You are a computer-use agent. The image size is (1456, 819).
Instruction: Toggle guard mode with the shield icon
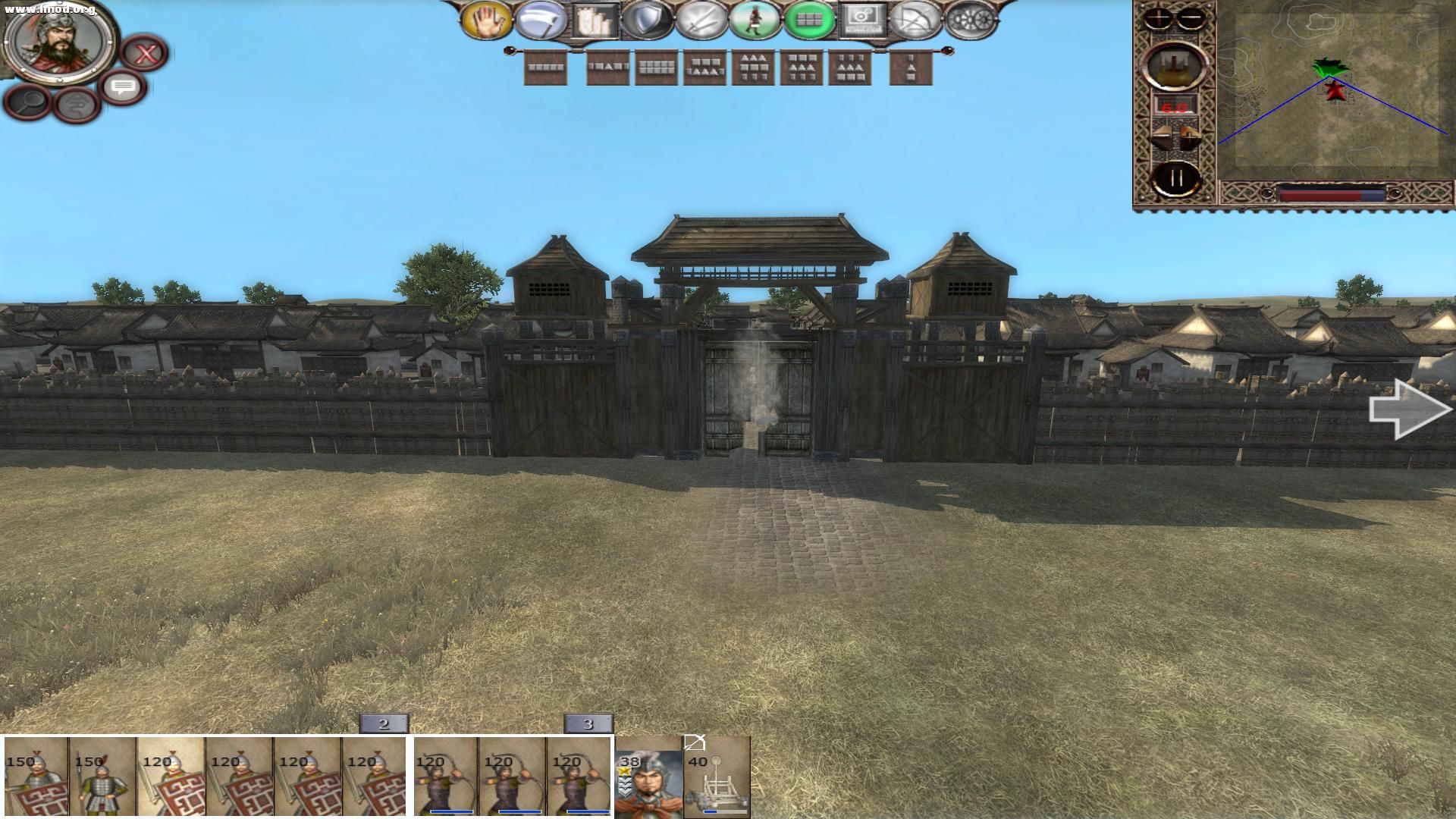(648, 19)
